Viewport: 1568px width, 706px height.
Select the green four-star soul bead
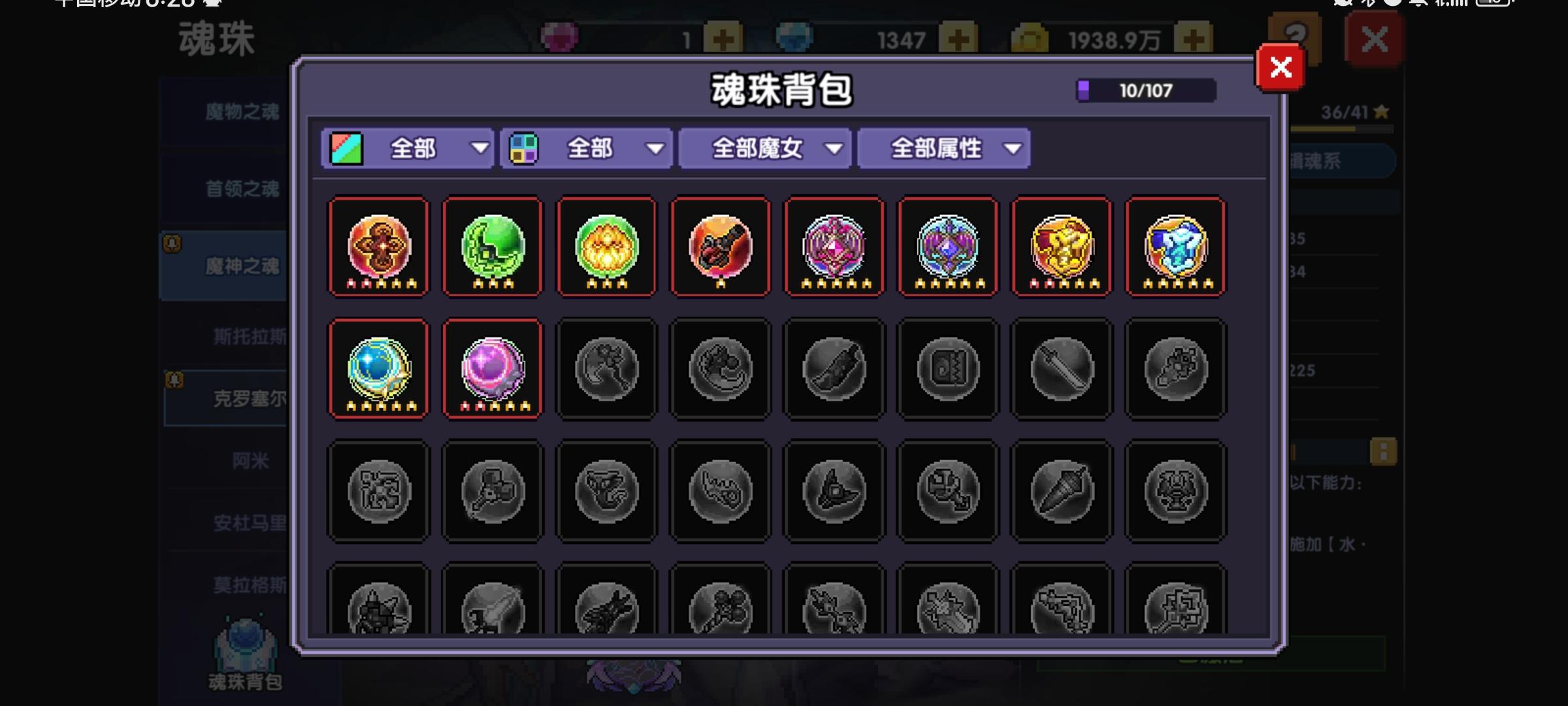[x=492, y=247]
